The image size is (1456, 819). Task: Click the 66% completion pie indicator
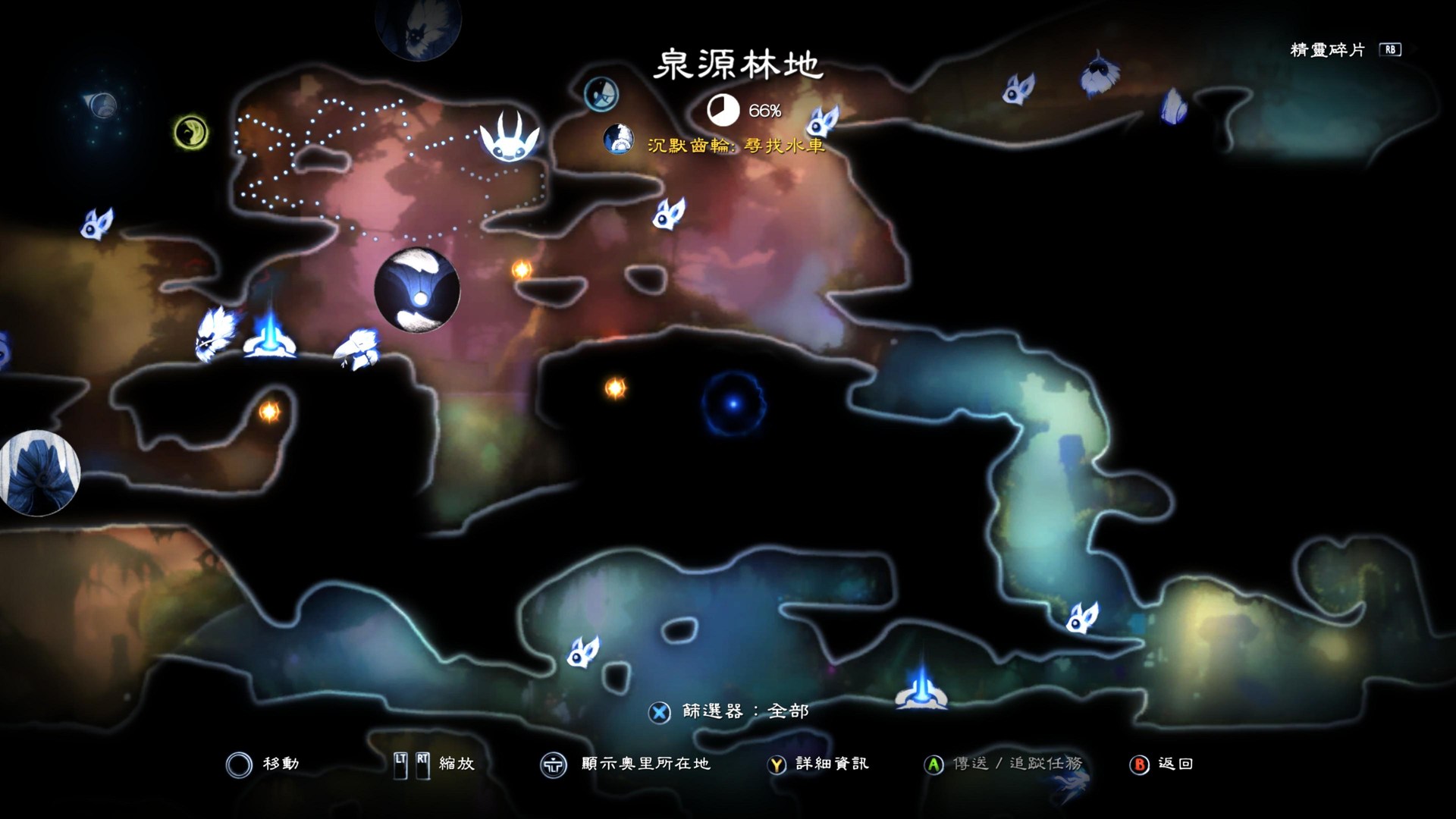[x=724, y=110]
